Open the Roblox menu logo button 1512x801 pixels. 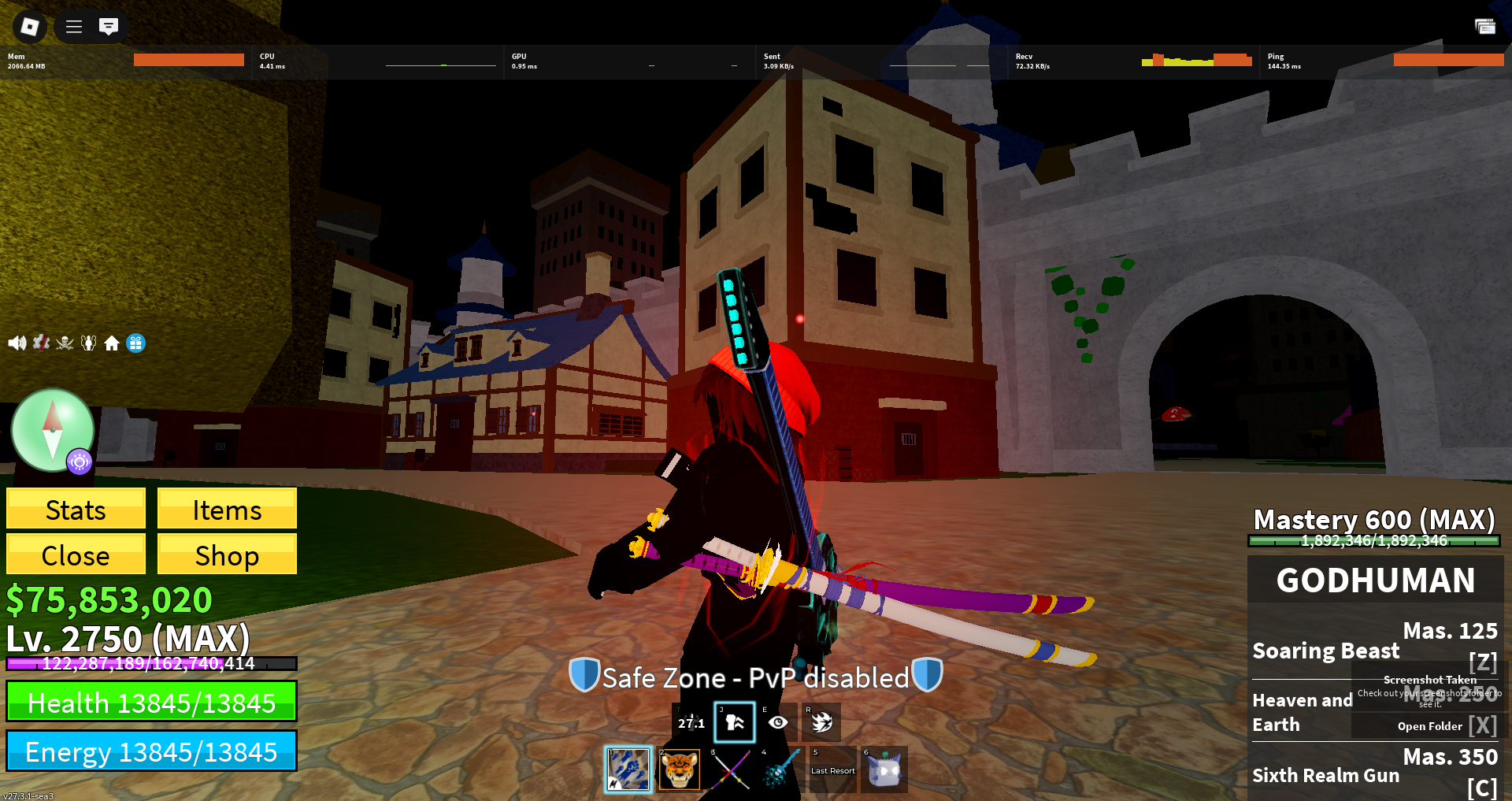pos(29,27)
